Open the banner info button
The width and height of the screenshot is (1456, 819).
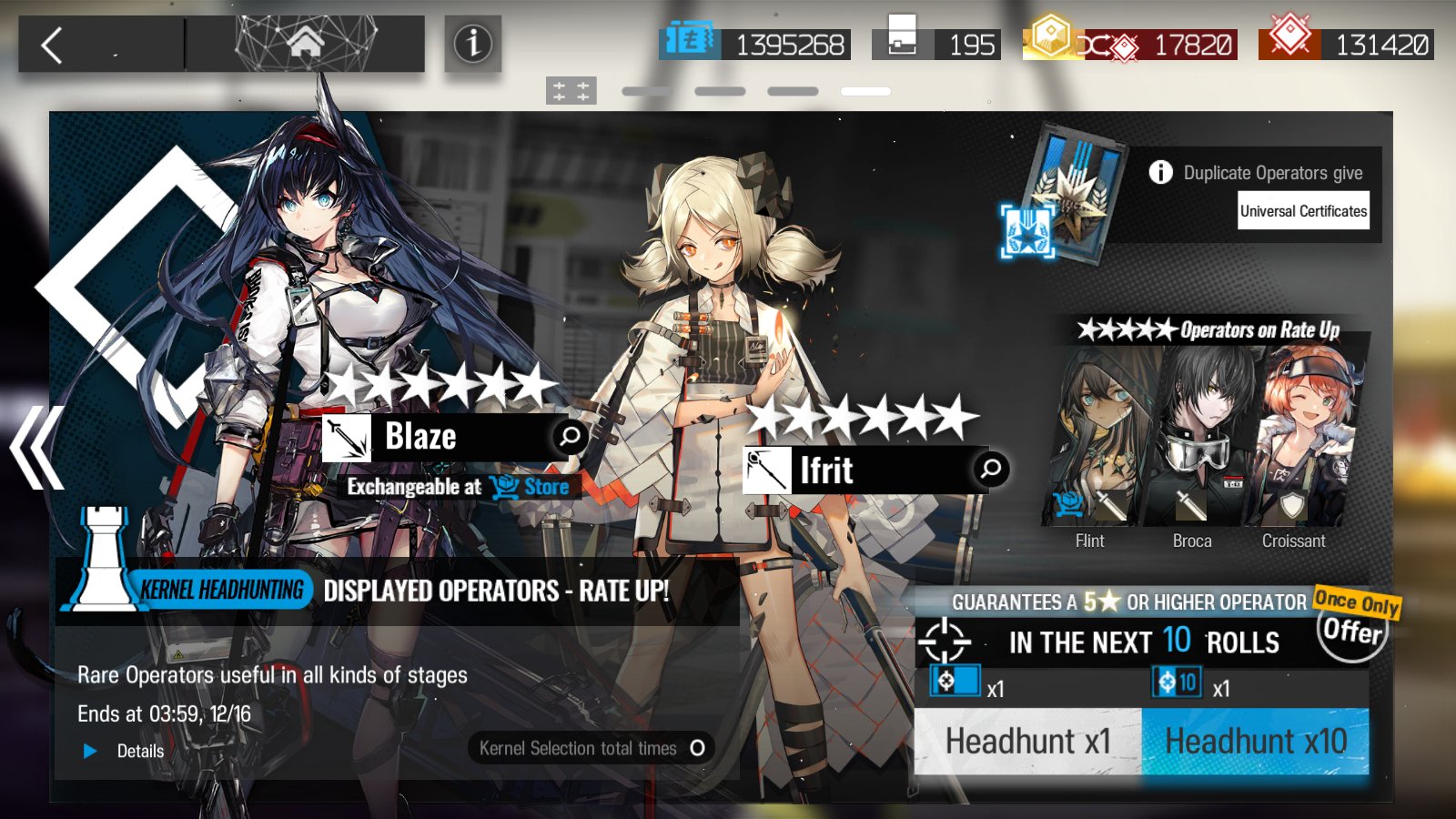tap(472, 44)
